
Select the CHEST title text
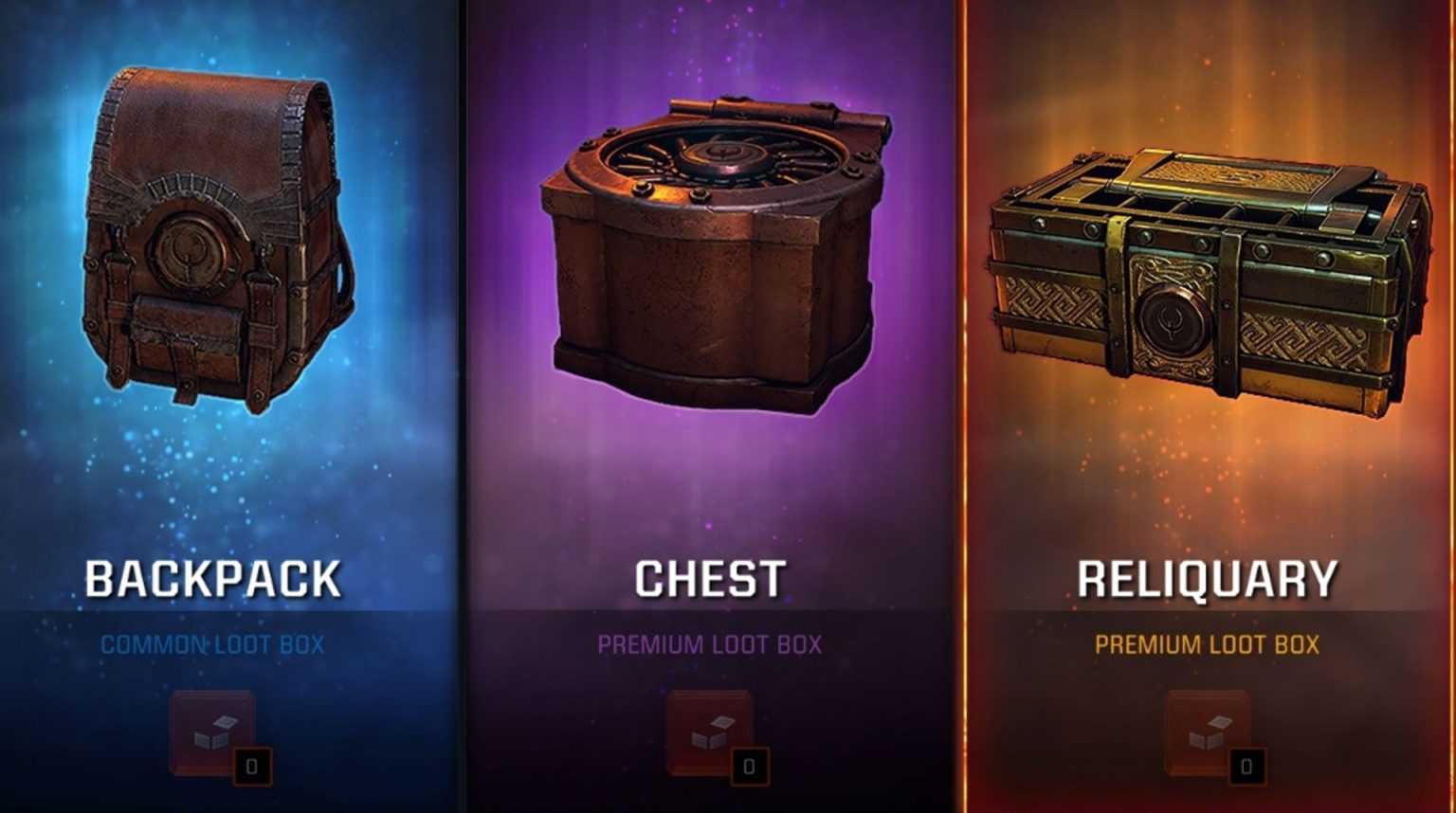tap(711, 576)
